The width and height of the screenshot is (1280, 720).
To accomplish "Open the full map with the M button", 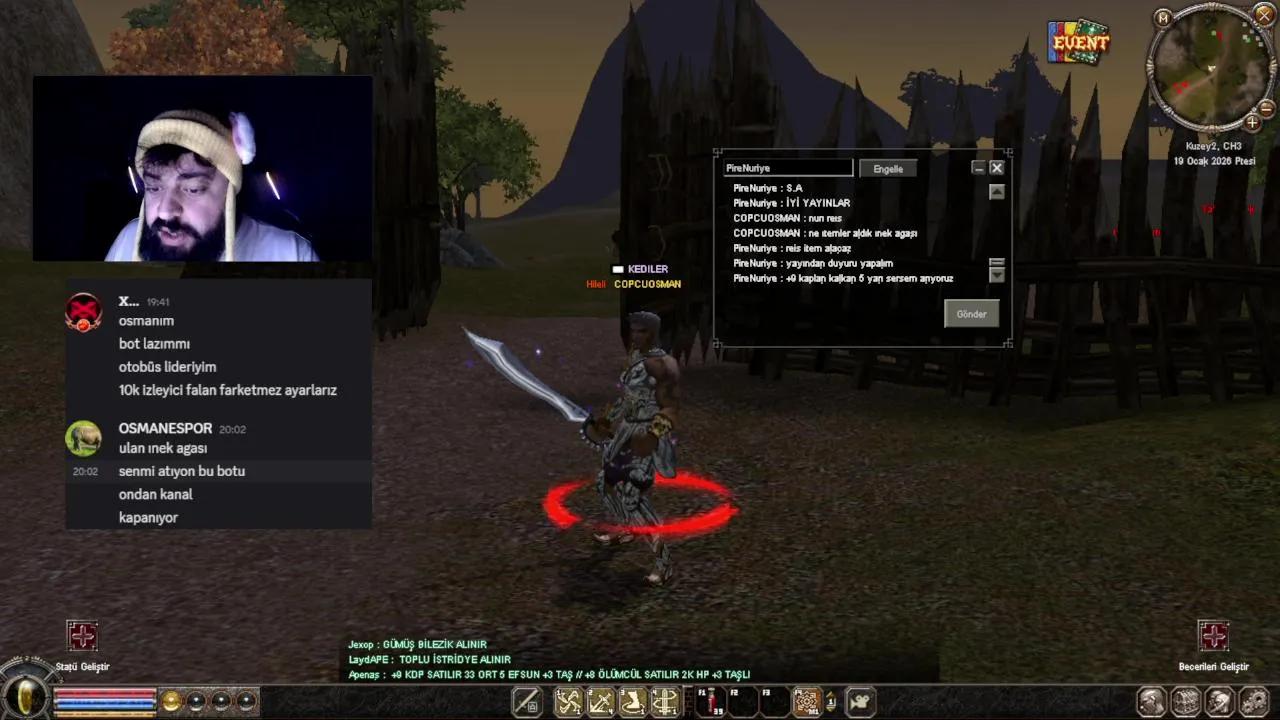I will tap(1162, 18).
